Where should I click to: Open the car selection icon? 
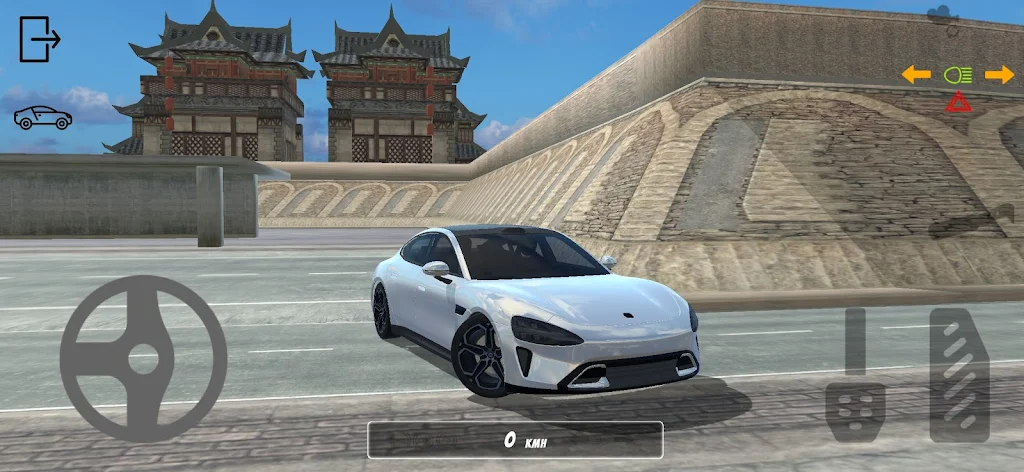pyautogui.click(x=42, y=118)
